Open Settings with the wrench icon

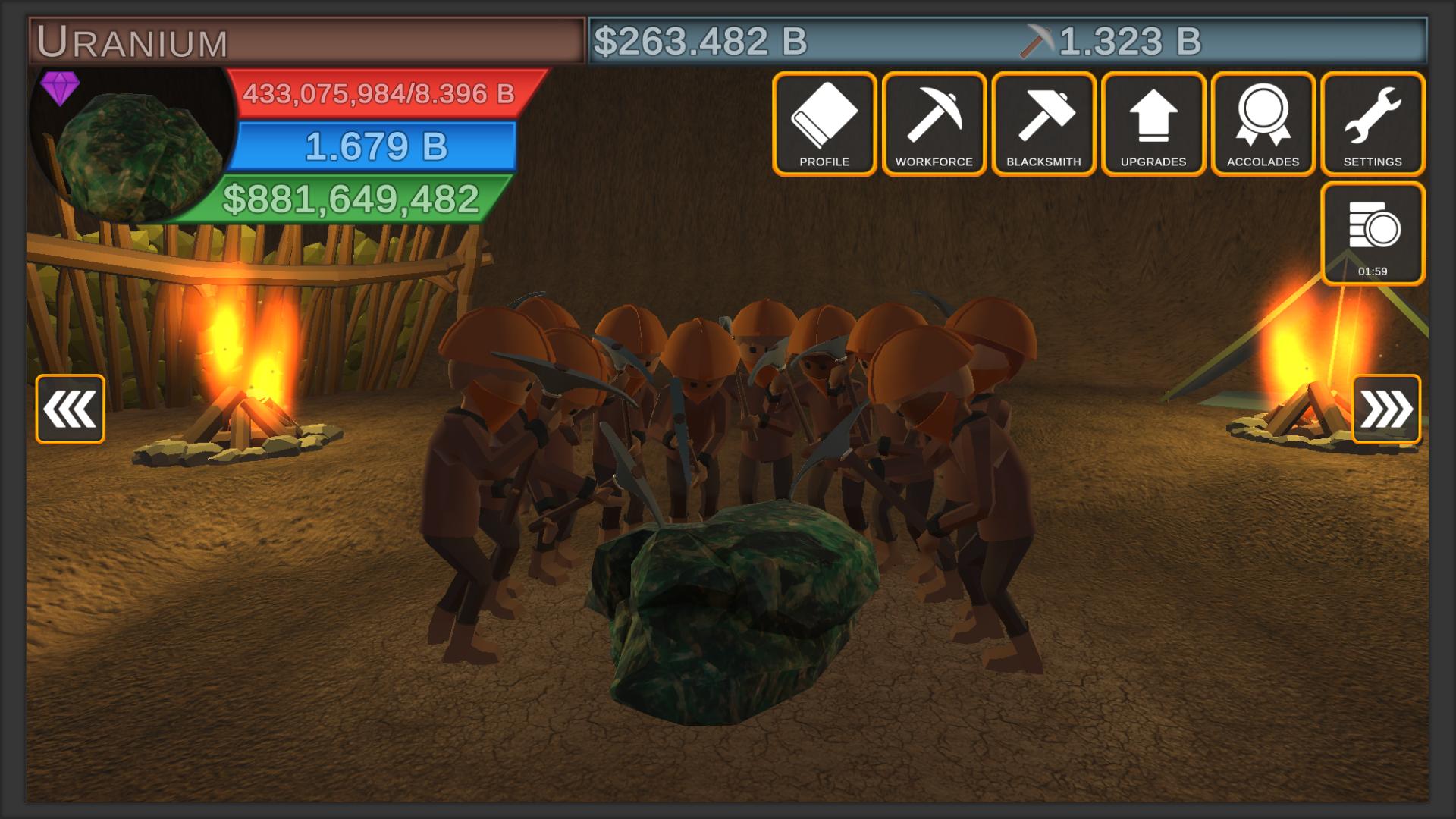[x=1373, y=124]
